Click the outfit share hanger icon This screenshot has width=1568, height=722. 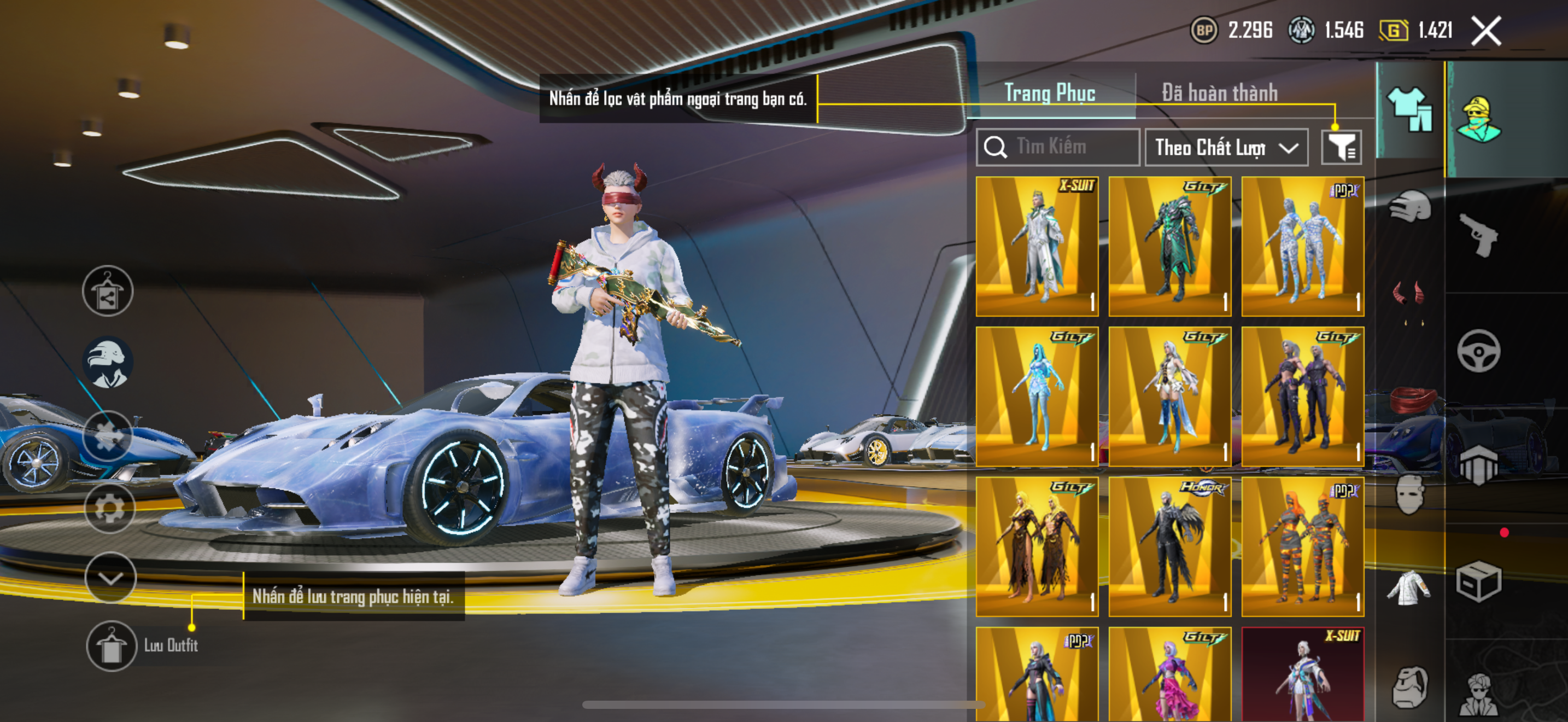108,291
